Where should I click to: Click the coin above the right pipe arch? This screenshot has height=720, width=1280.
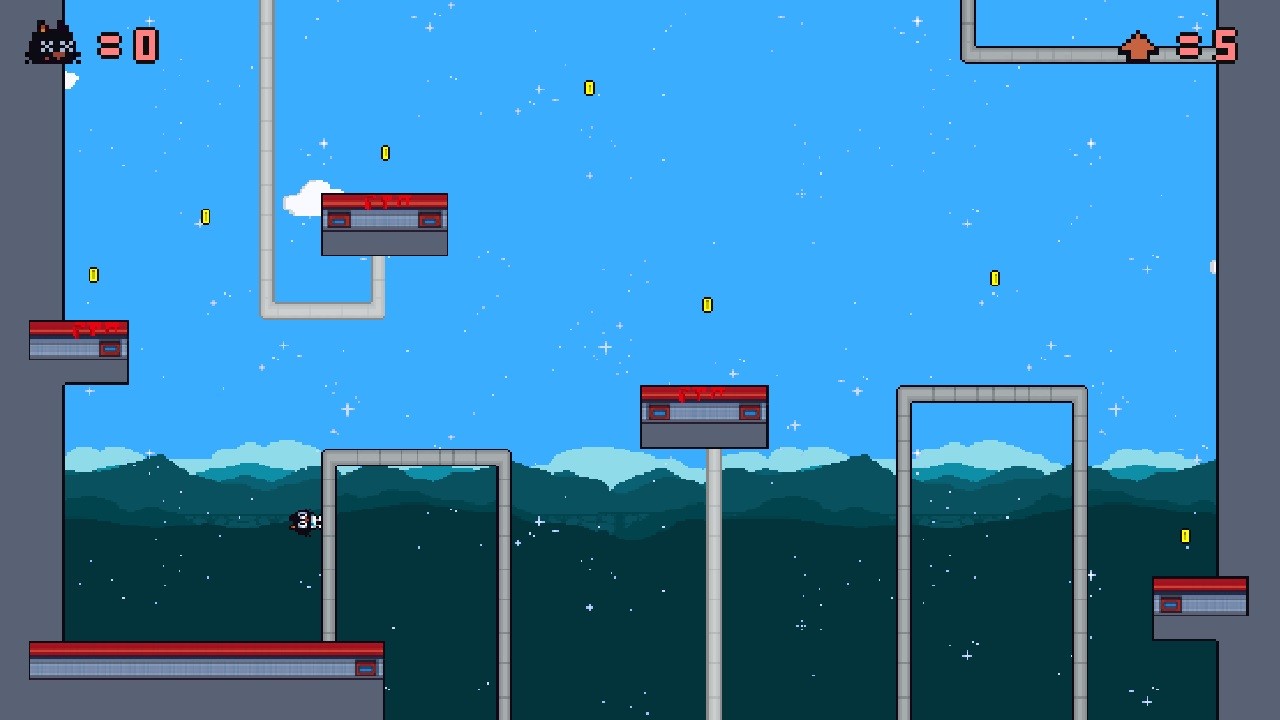point(994,279)
